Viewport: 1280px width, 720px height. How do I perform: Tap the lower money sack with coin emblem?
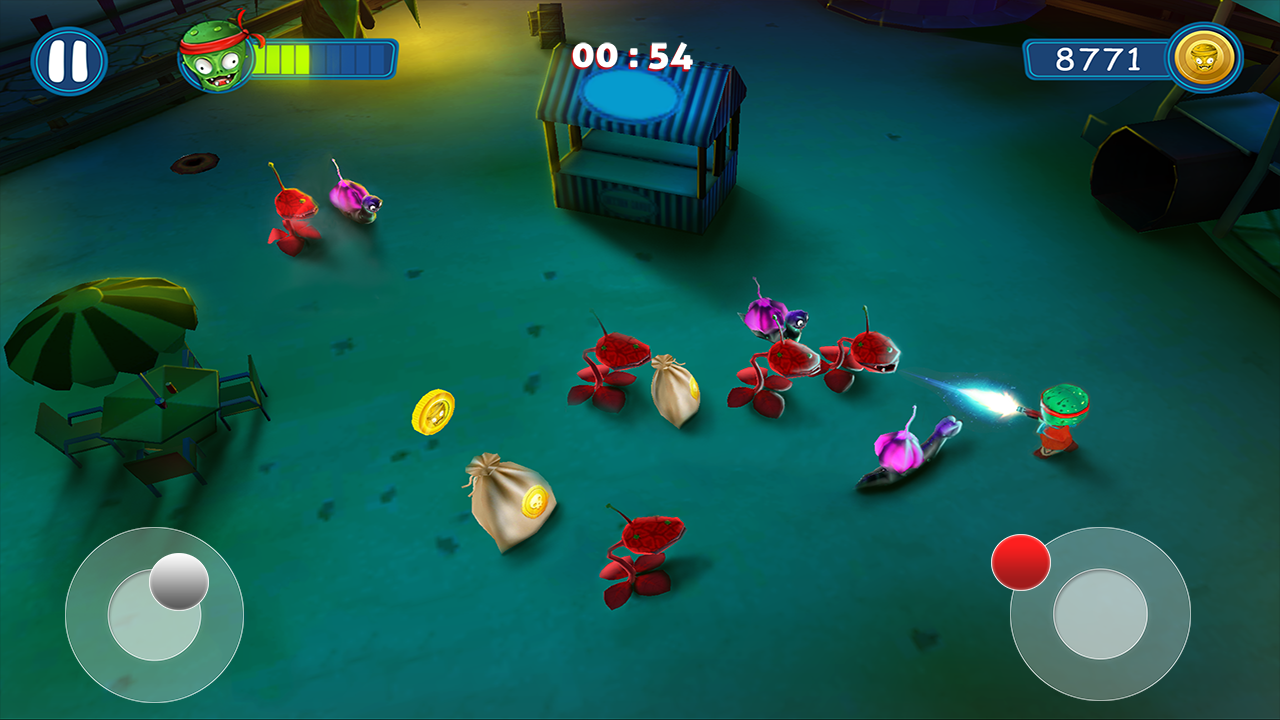click(513, 500)
